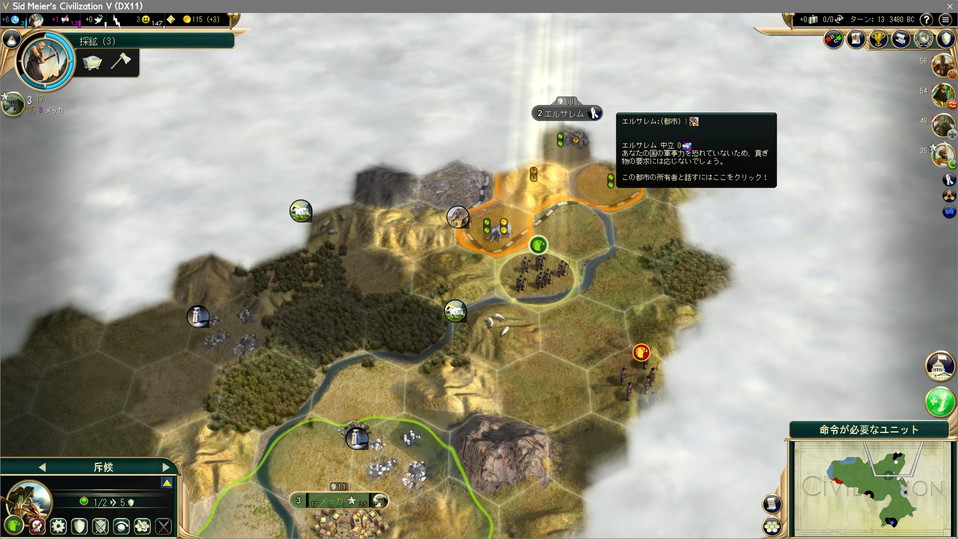Open the victory progress trophy icon

[x=879, y=39]
